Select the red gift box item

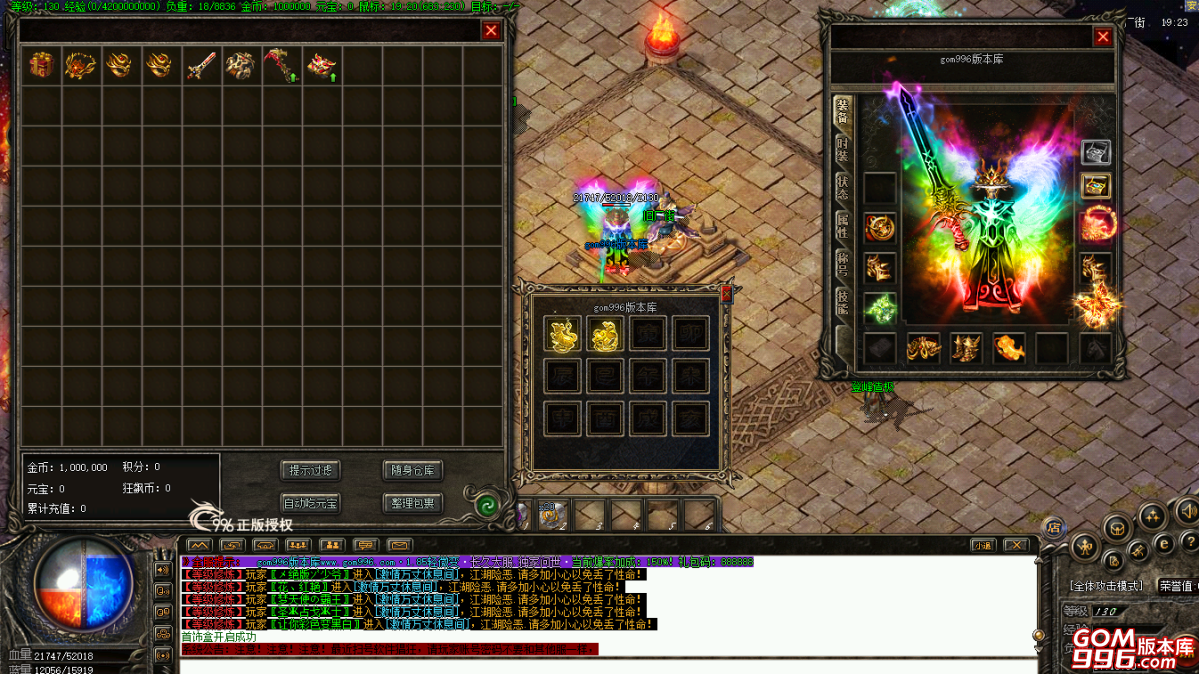pyautogui.click(x=41, y=66)
